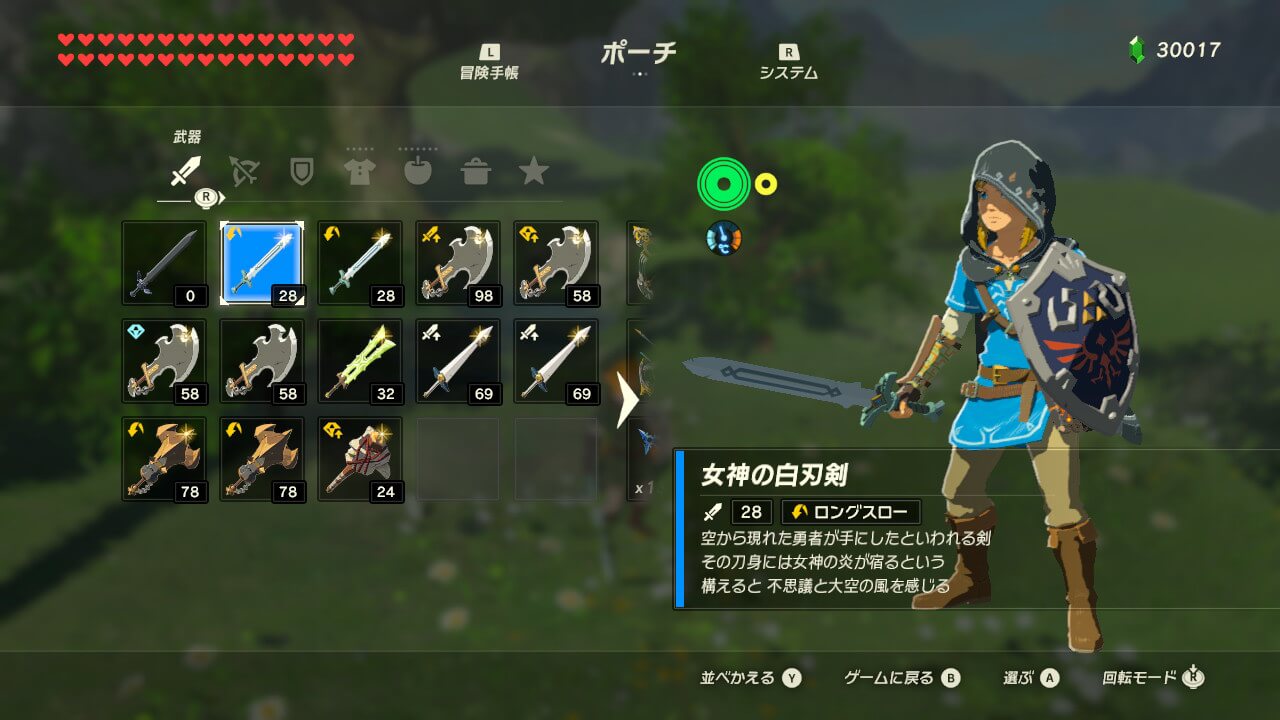Screen dimensions: 1280x720
Task: Show the cooking pot food tab
Action: pyautogui.click(x=475, y=172)
